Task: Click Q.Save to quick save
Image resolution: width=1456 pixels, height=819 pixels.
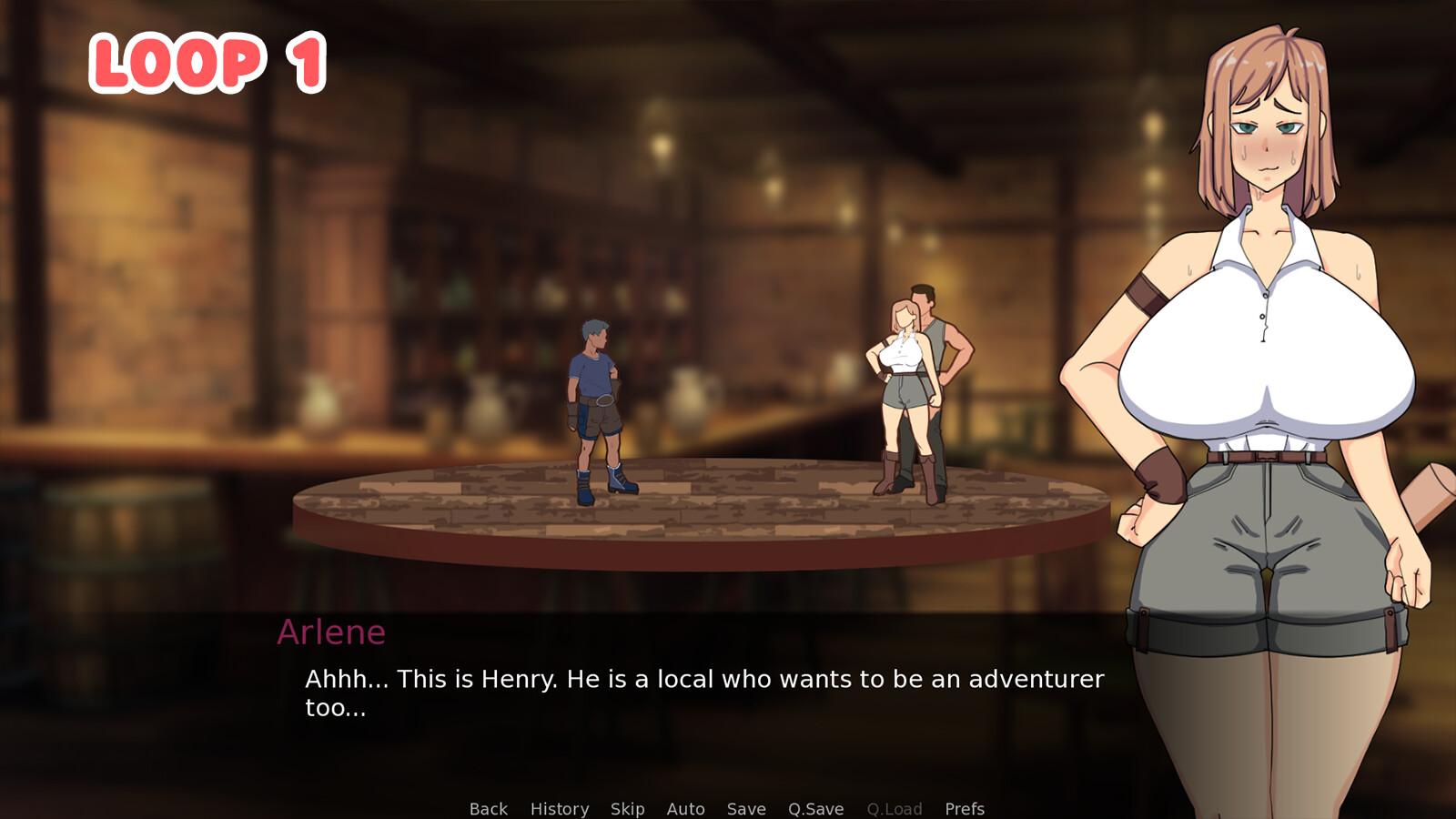Action: coord(815,808)
